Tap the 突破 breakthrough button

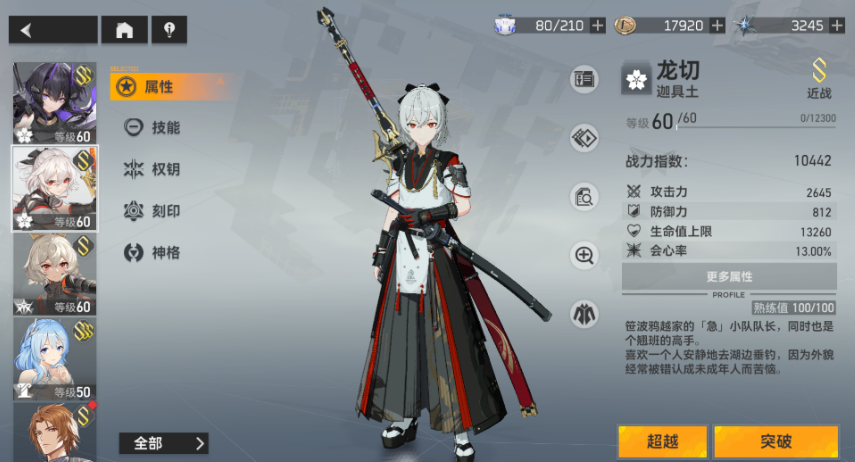[776, 441]
